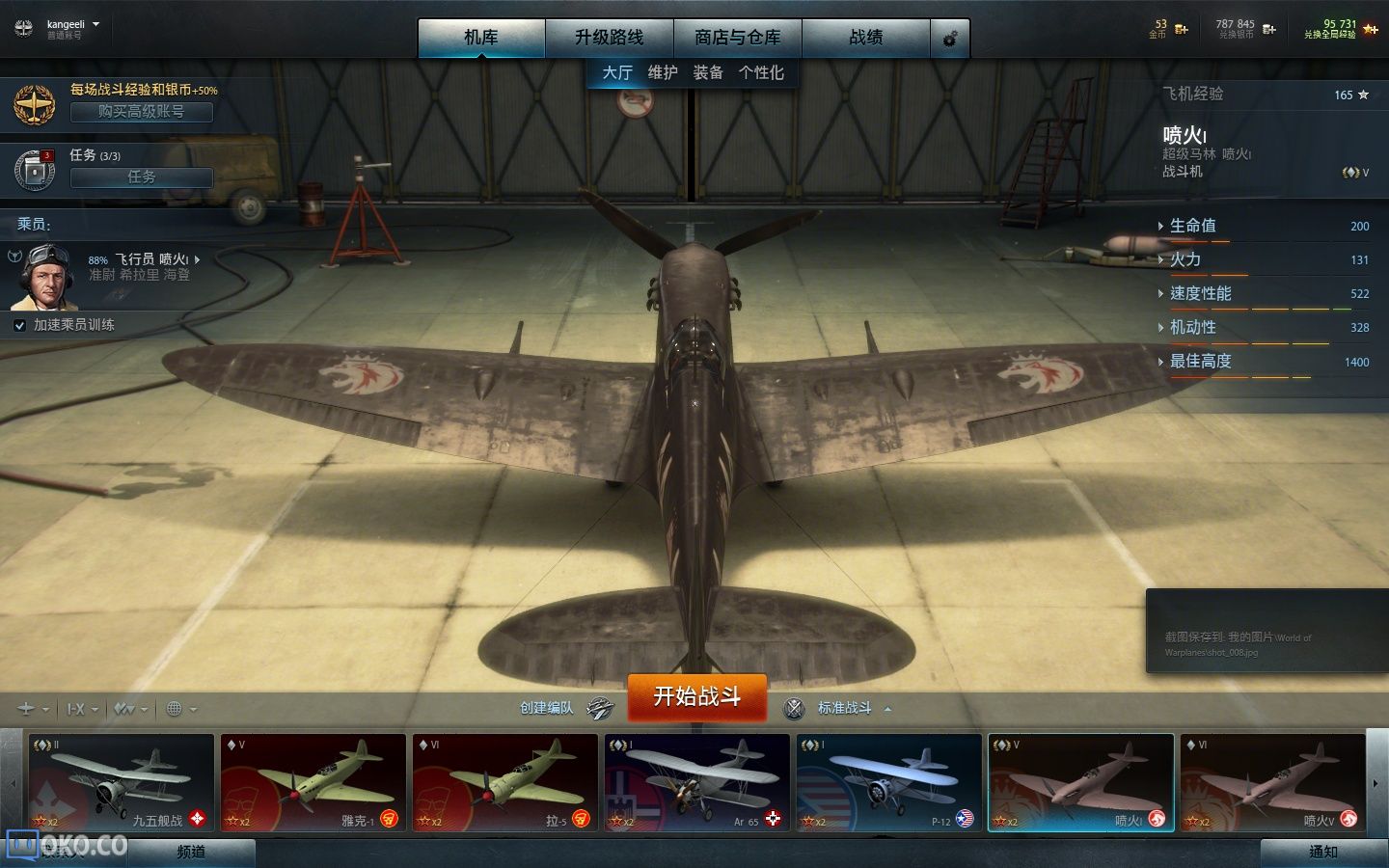This screenshot has height=868, width=1389.
Task: Choose the Ar 65 aircraft thumbnail
Action: 696,782
